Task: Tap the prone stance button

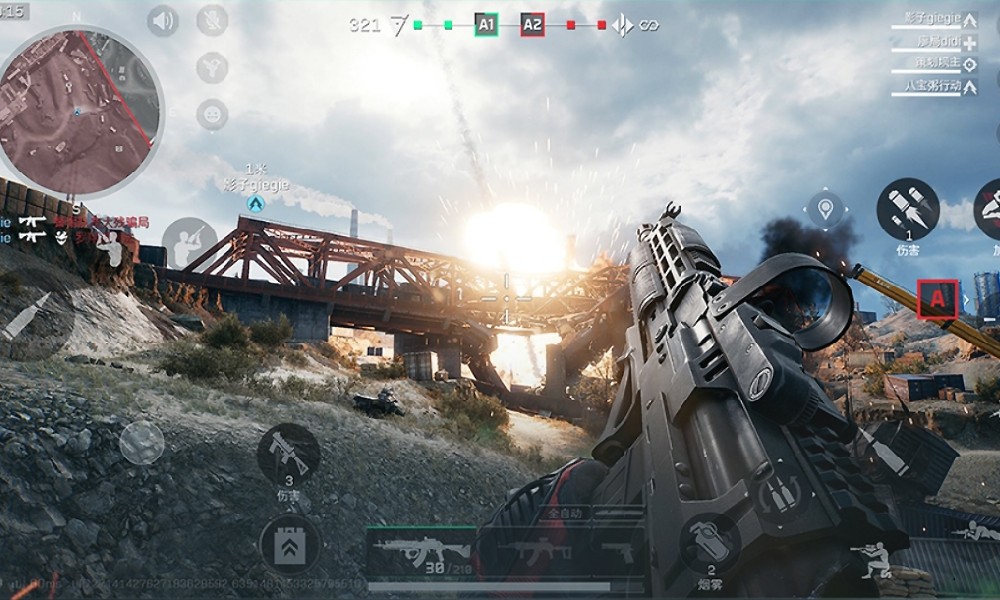Action: pyautogui.click(x=975, y=530)
